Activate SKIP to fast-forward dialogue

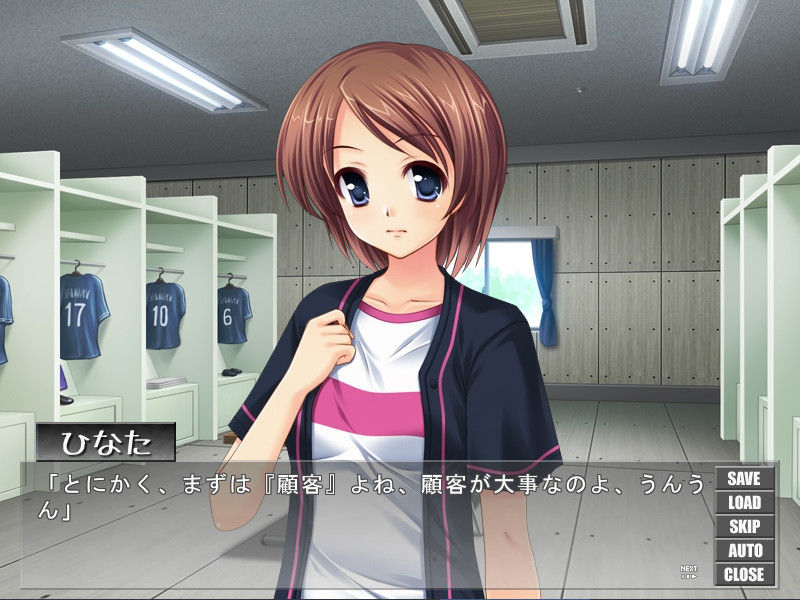click(744, 527)
